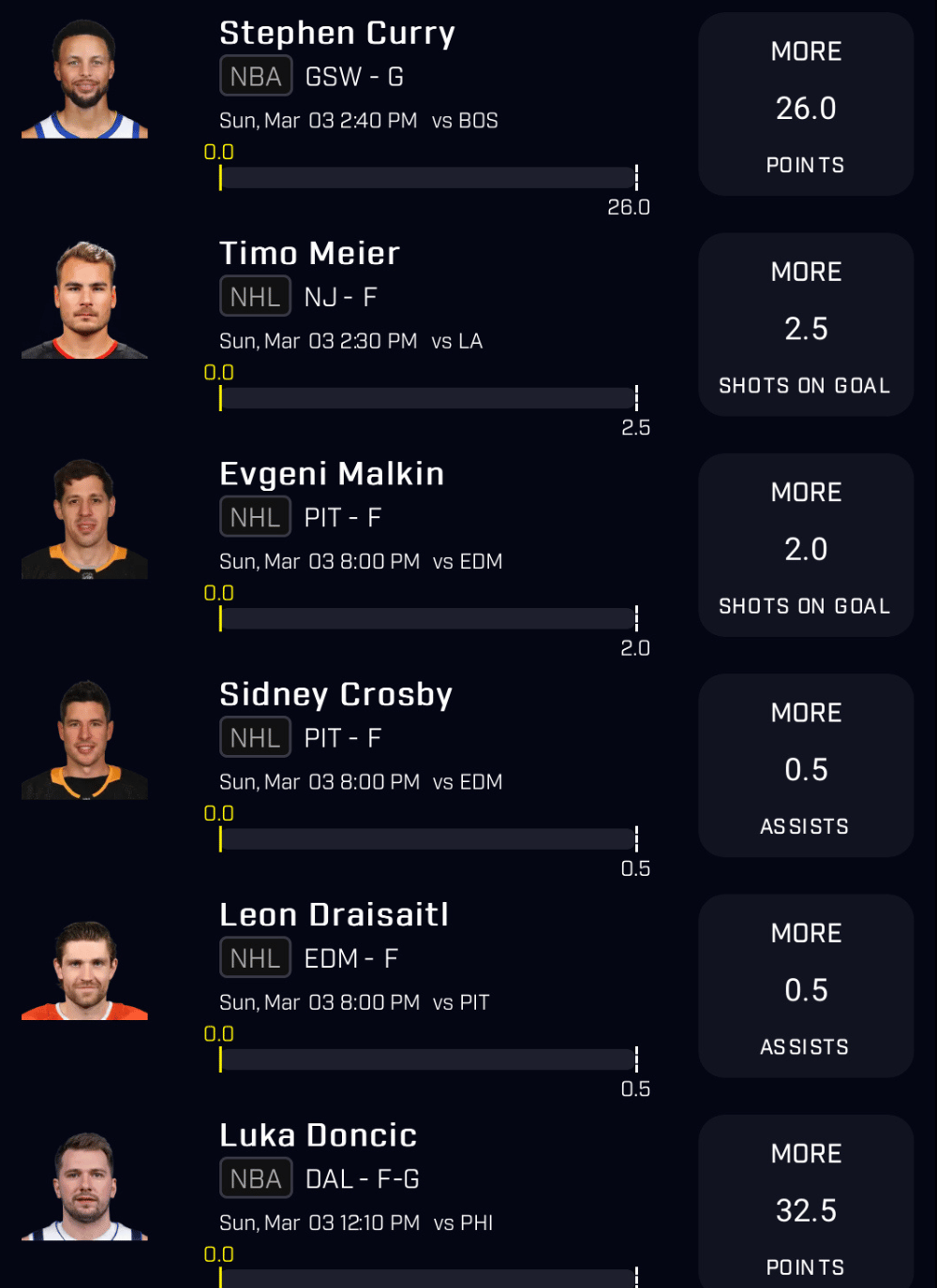Click the Evgeni Malkin name heading
937x1288 pixels.
click(x=332, y=474)
